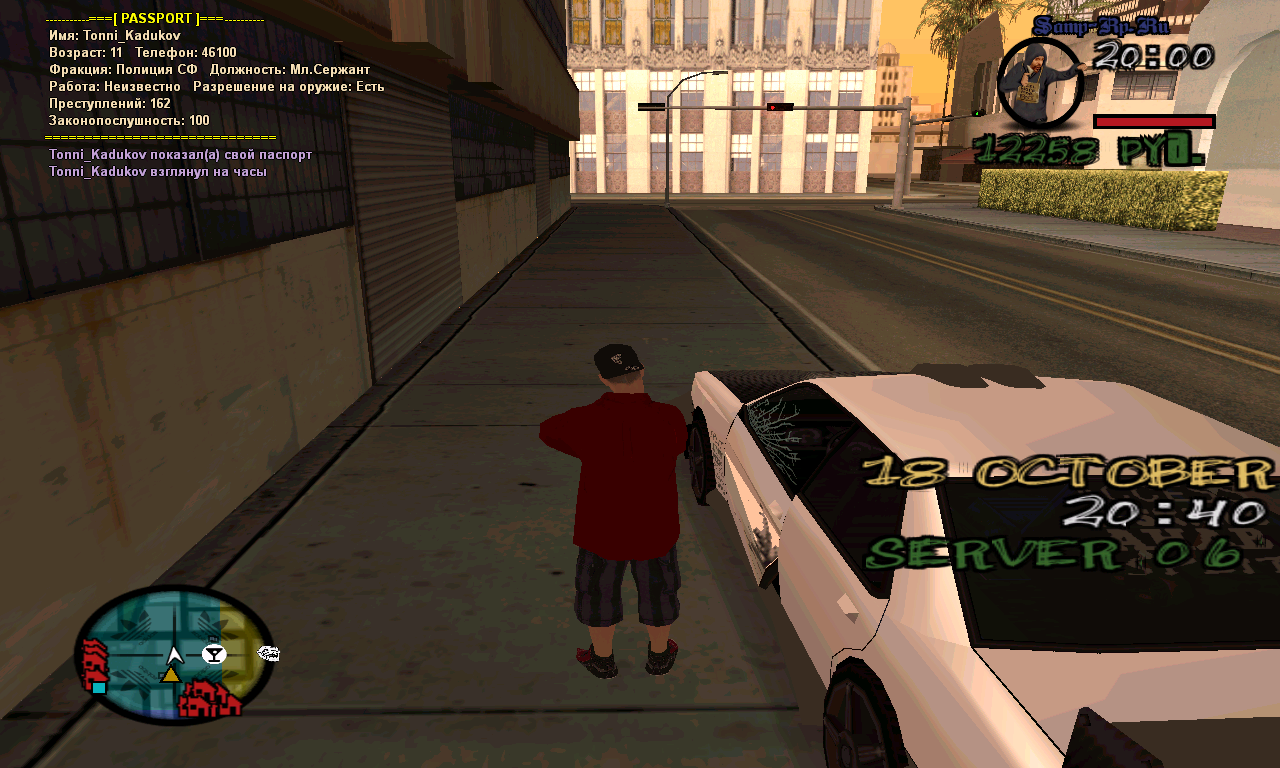Click the white icon at the radar's right edge
Viewport: 1280px width, 768px height.
tap(268, 654)
